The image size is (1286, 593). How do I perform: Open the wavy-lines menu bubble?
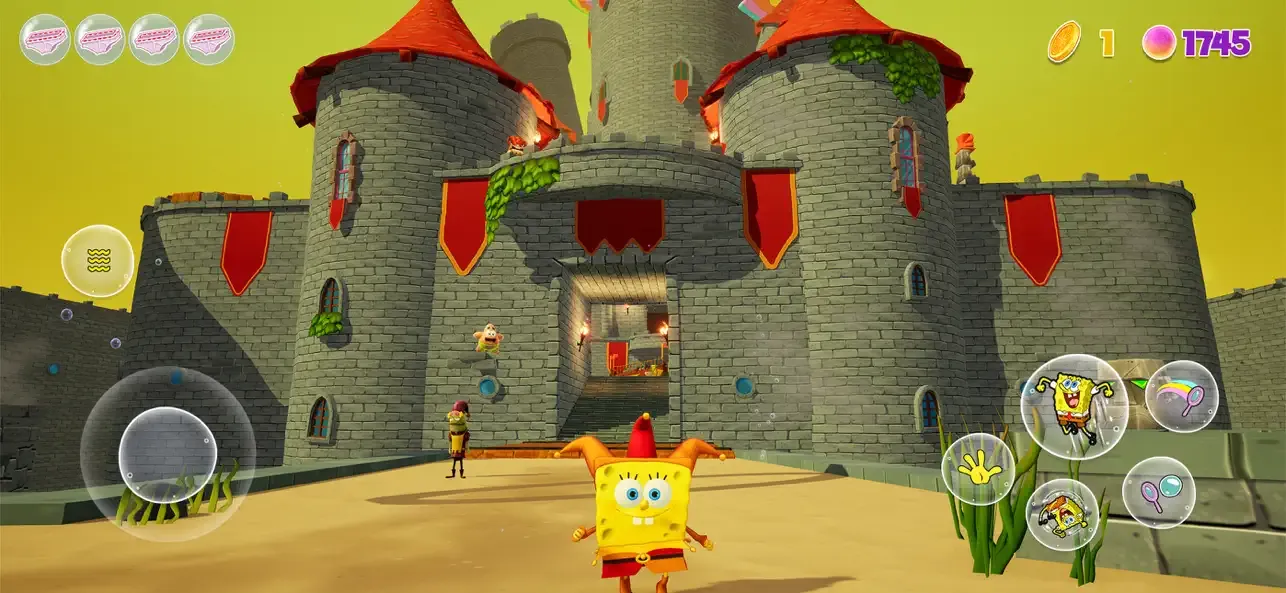click(97, 261)
